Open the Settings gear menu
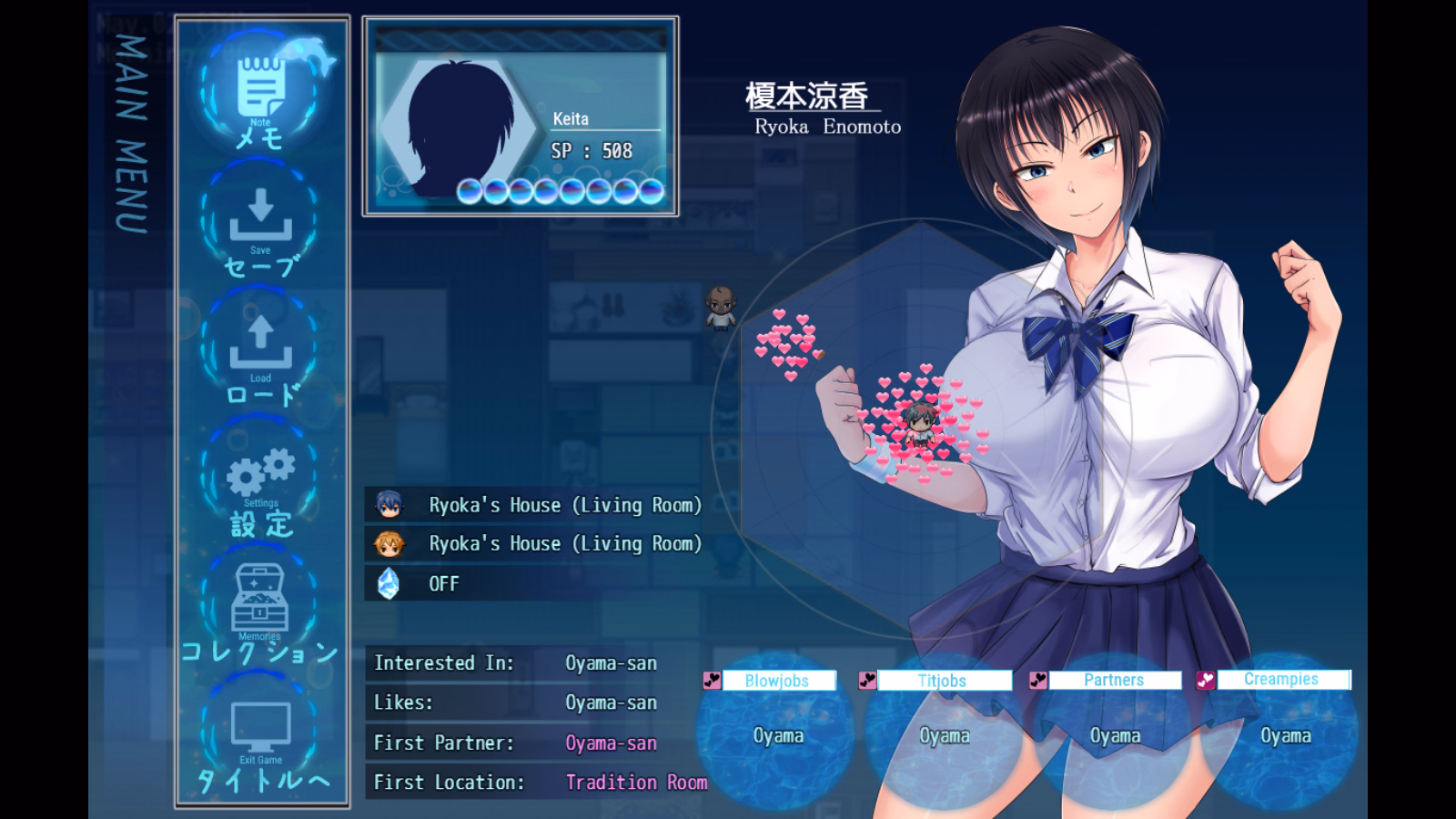This screenshot has height=819, width=1456. coord(260,478)
